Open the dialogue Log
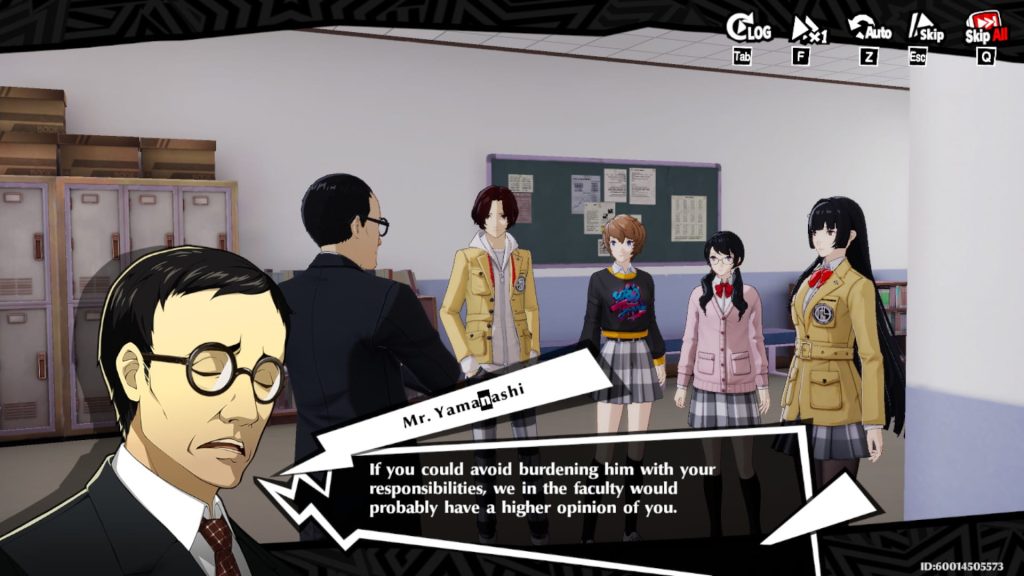 coord(747,29)
